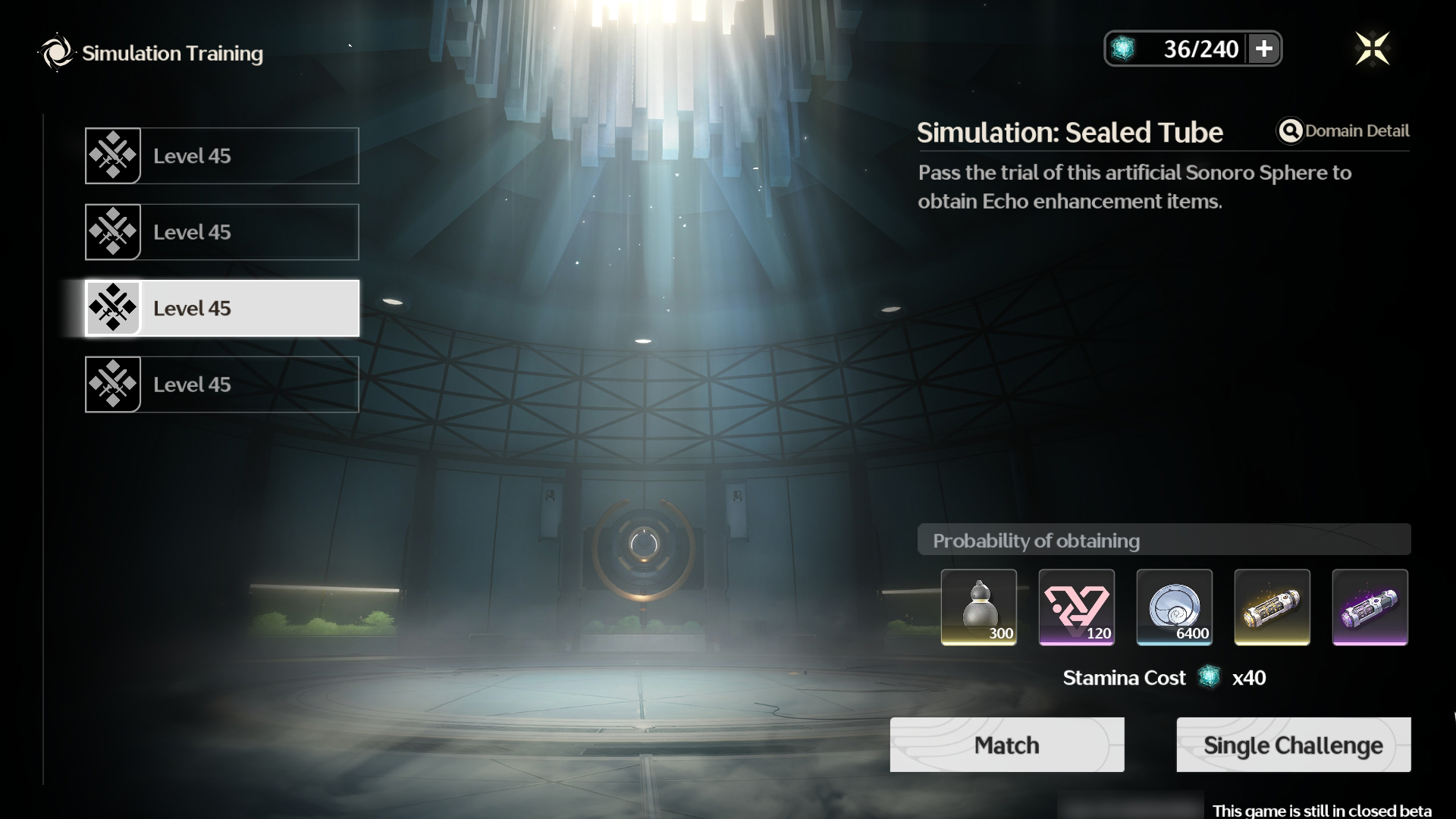Start a Single Challenge run
1456x819 pixels.
coord(1293,745)
